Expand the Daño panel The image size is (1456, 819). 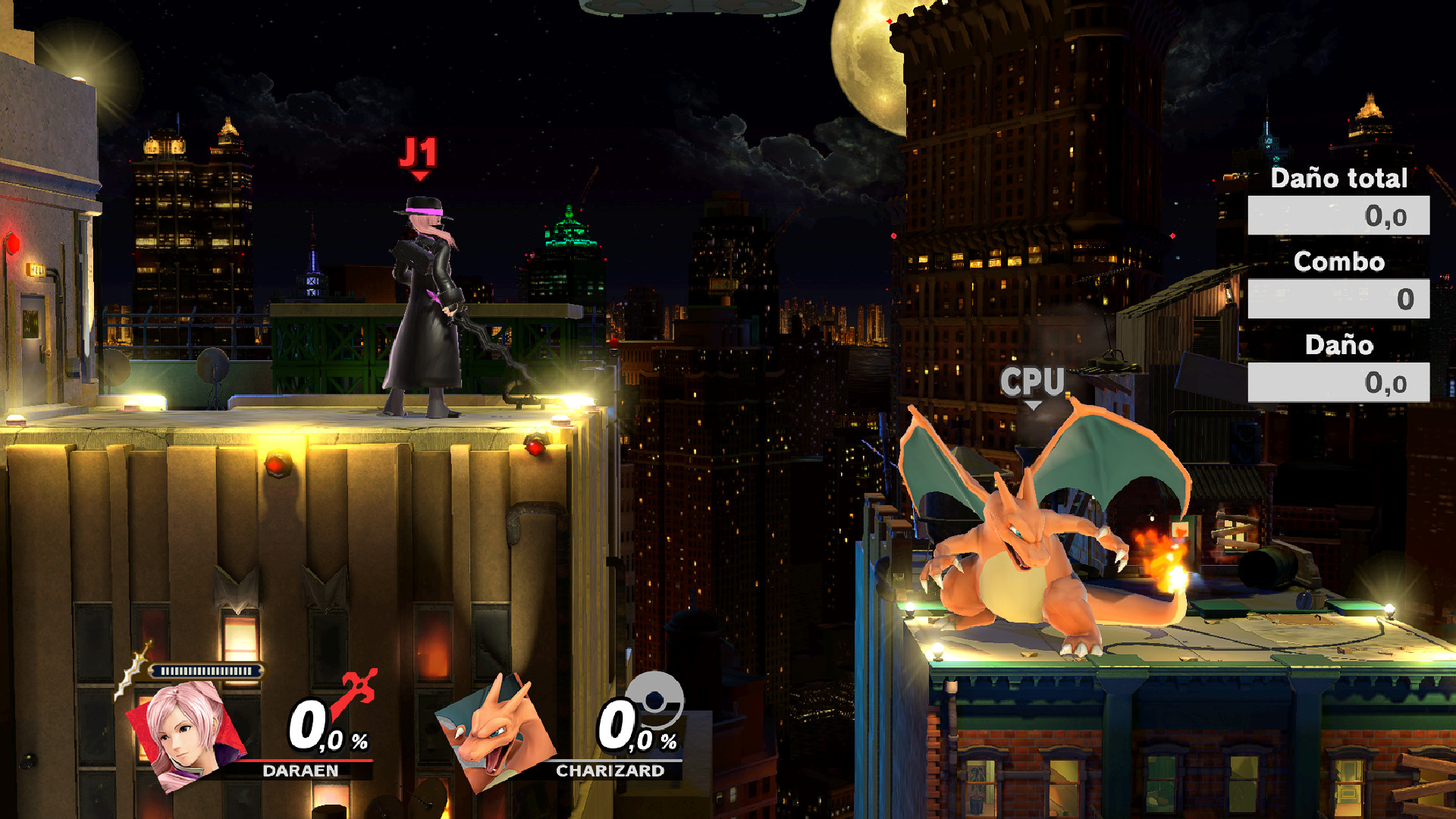(1339, 347)
